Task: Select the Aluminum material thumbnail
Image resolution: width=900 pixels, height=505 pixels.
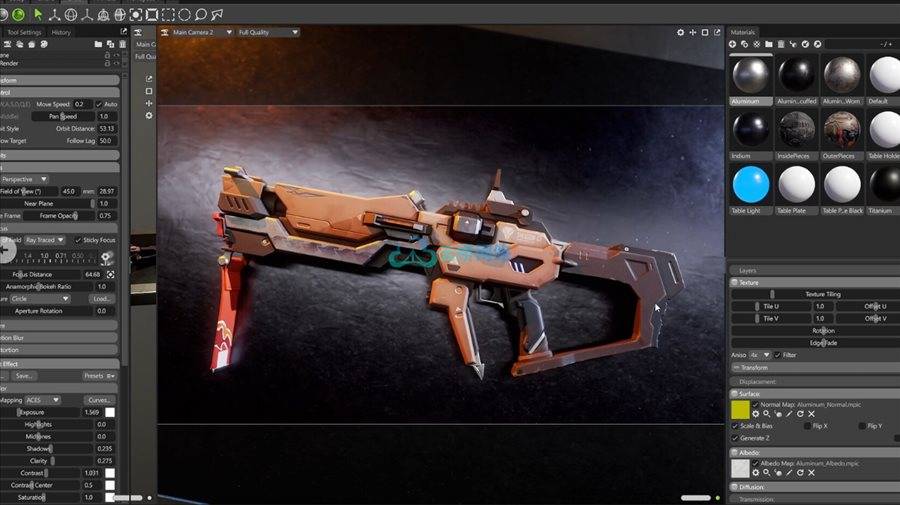Action: pyautogui.click(x=751, y=74)
